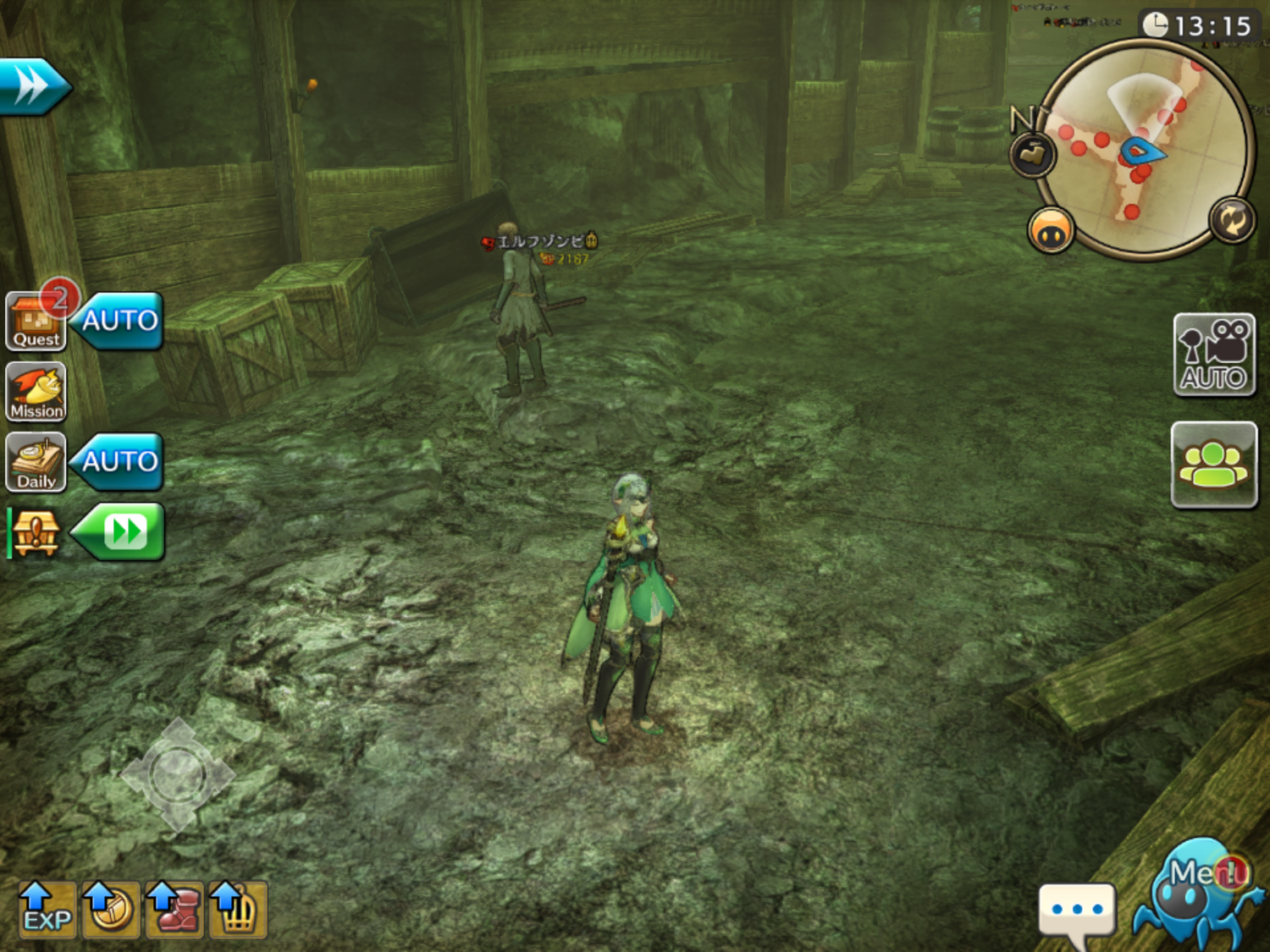
Task: Activate the red boot boost icon
Action: coord(174,910)
